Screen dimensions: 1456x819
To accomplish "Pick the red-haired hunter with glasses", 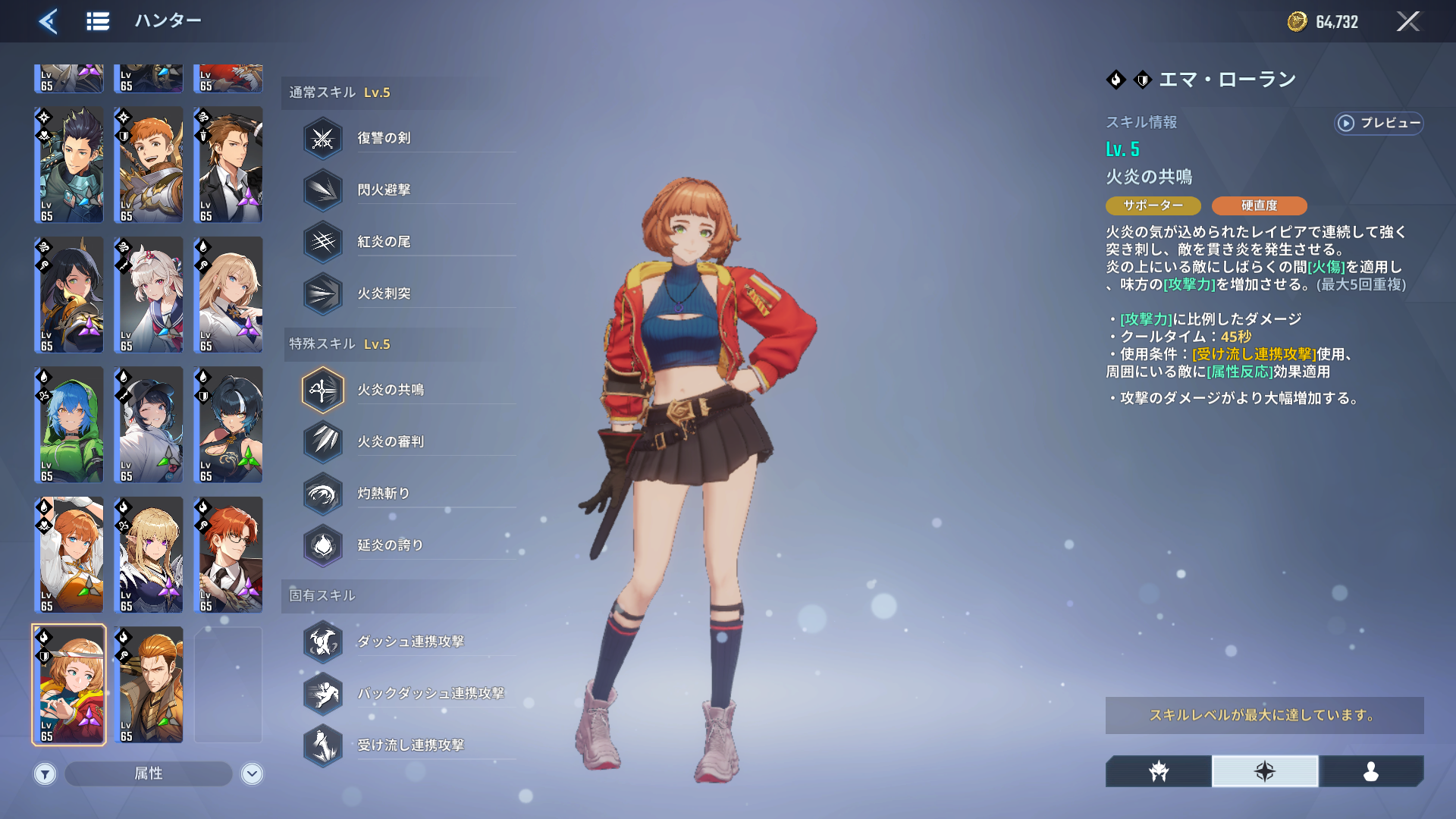I will (x=228, y=554).
